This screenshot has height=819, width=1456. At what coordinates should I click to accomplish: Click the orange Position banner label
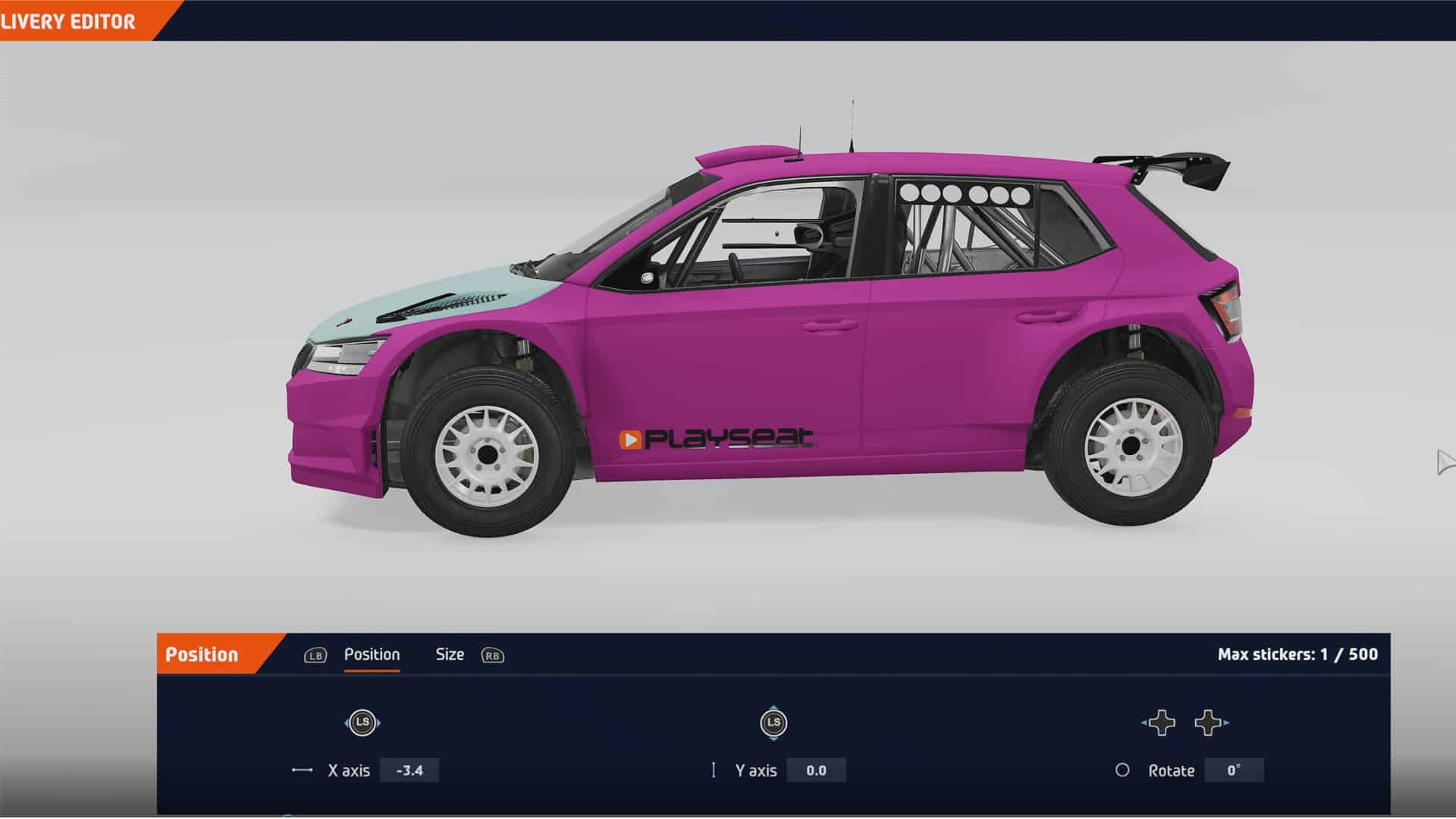tap(202, 654)
